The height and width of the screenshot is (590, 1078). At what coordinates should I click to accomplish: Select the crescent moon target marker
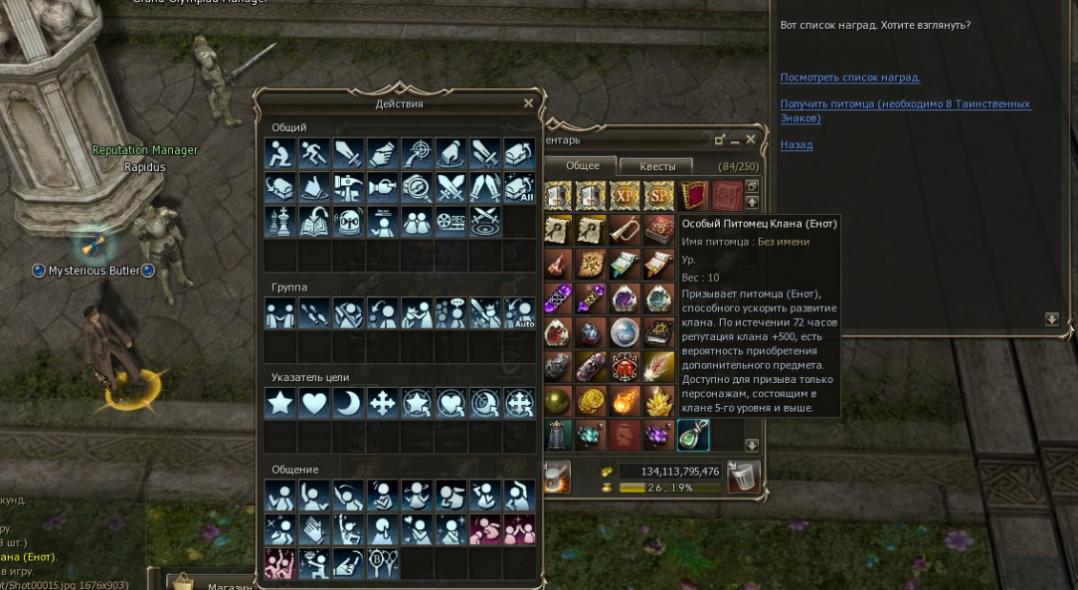tap(349, 403)
